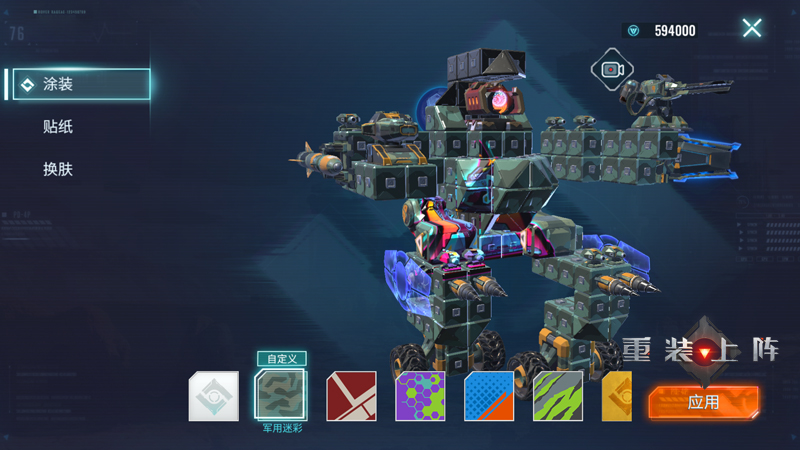Choose the yellow paint swatch
This screenshot has width=800, height=450.
[x=617, y=396]
